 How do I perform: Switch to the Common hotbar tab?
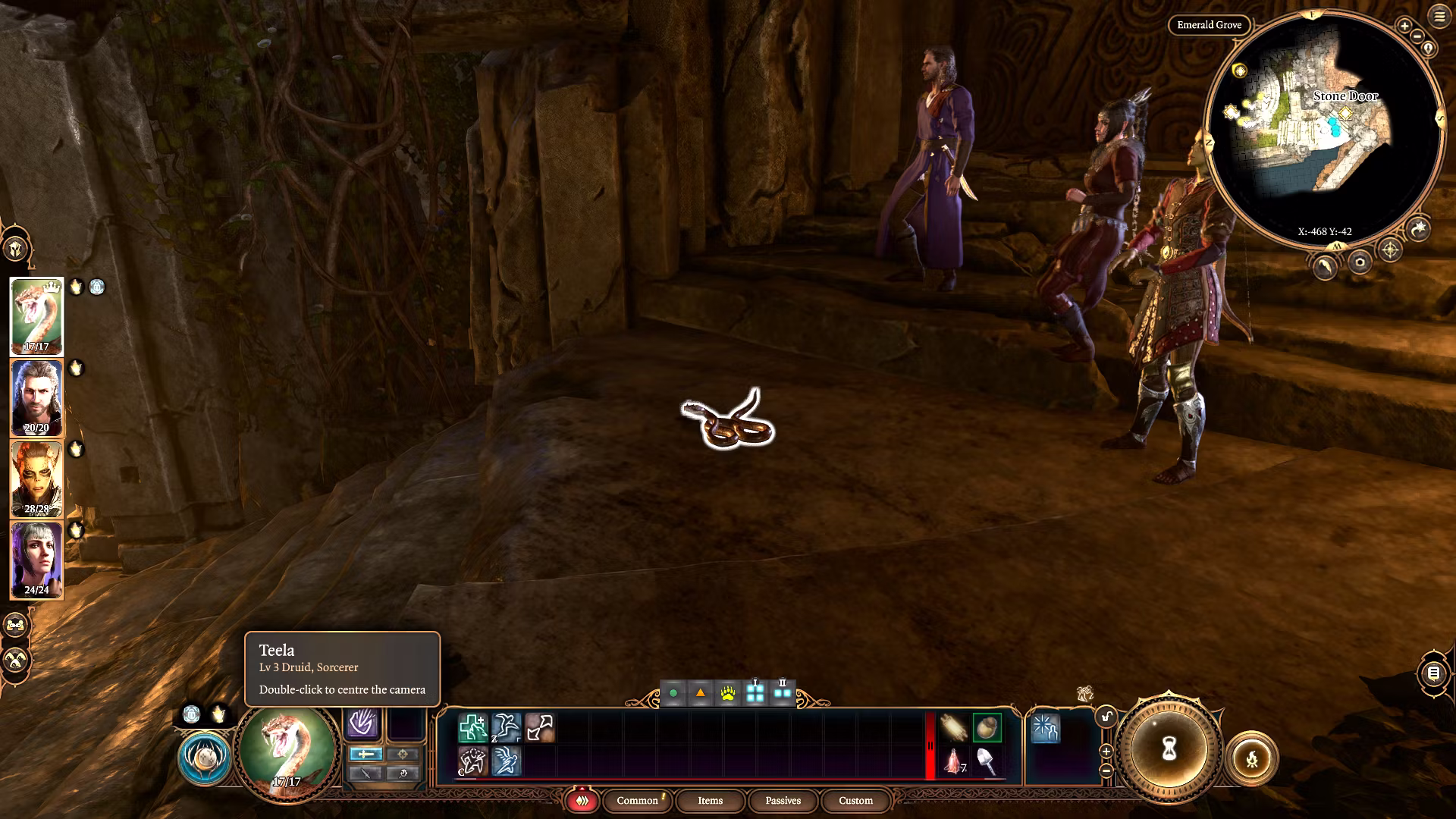click(x=637, y=801)
